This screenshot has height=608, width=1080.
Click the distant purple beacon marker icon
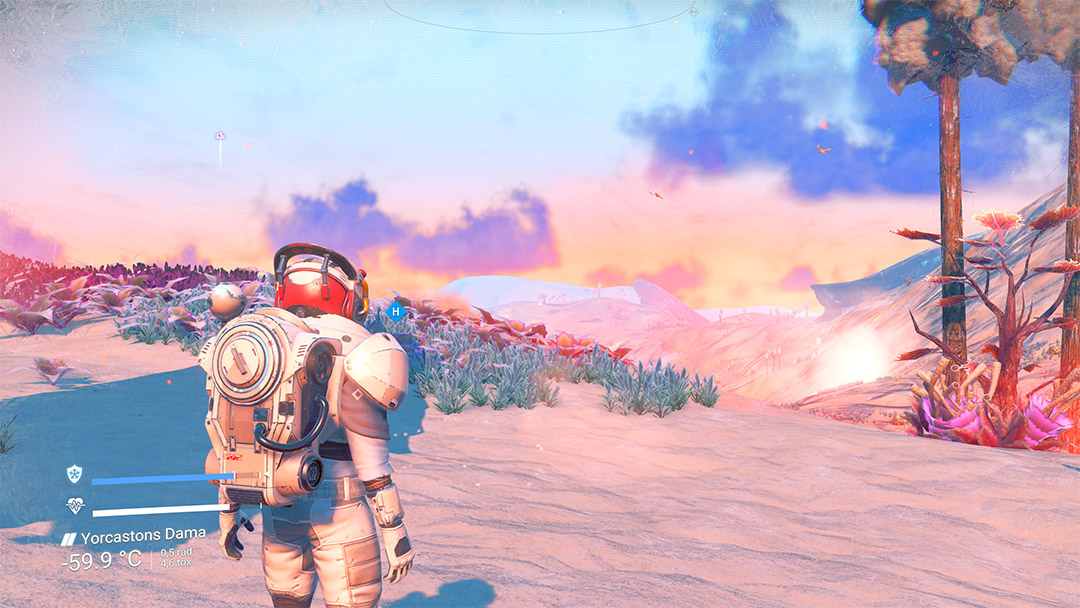click(220, 135)
